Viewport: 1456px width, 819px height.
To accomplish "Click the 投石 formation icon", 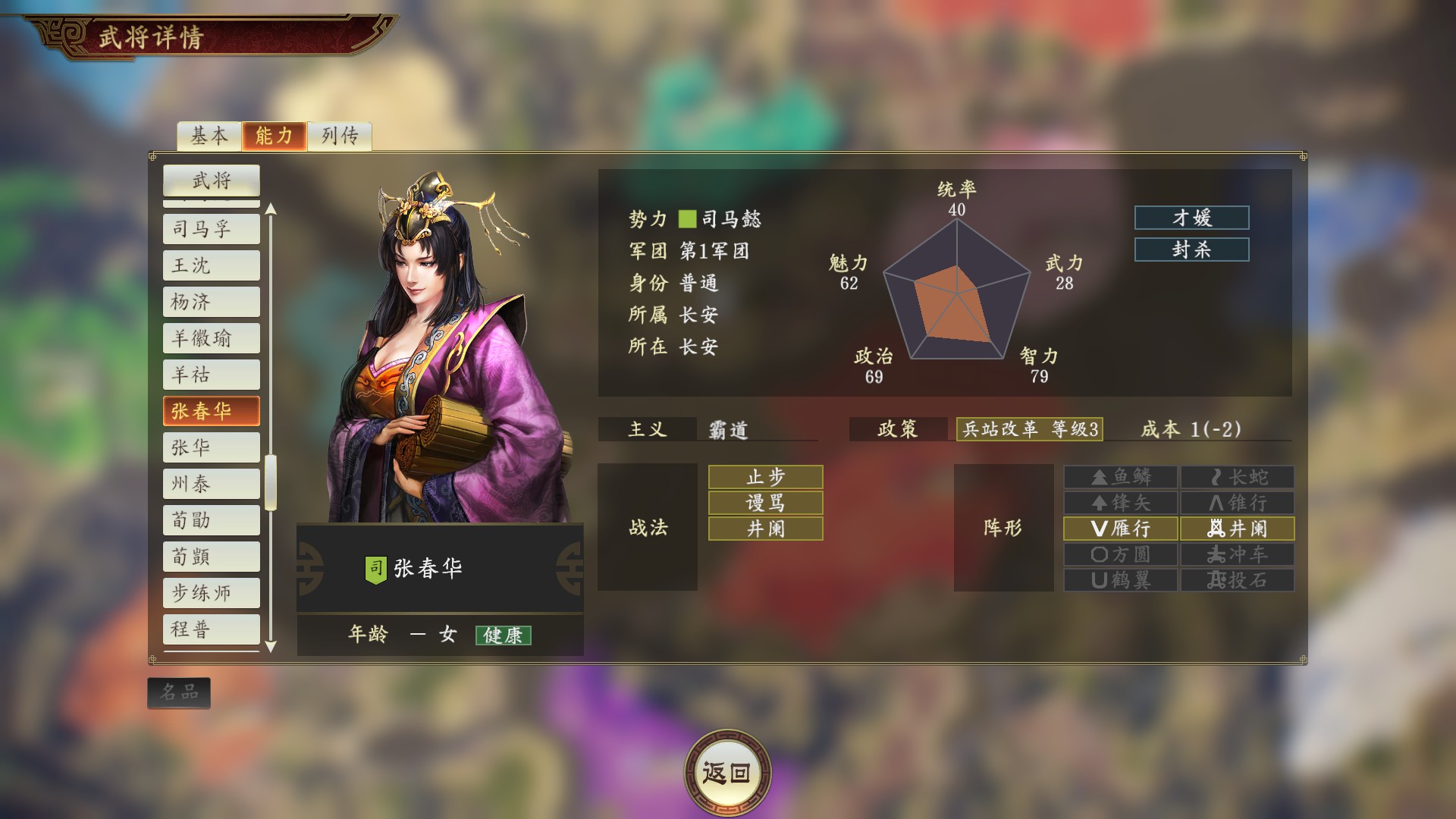I will coord(1236,580).
